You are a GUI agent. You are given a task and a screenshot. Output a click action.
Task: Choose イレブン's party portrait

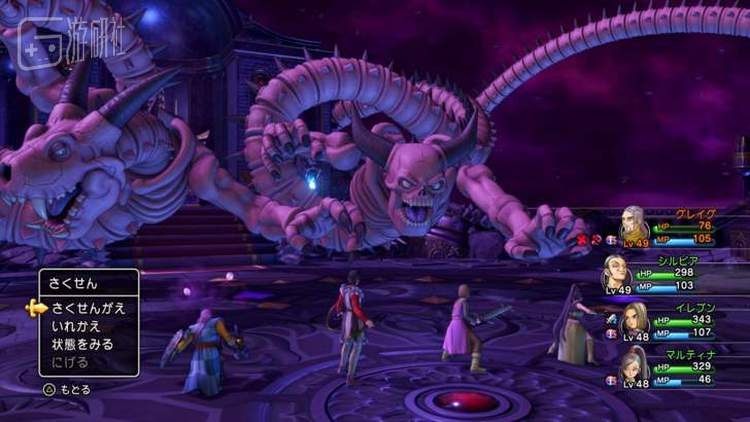(x=635, y=320)
